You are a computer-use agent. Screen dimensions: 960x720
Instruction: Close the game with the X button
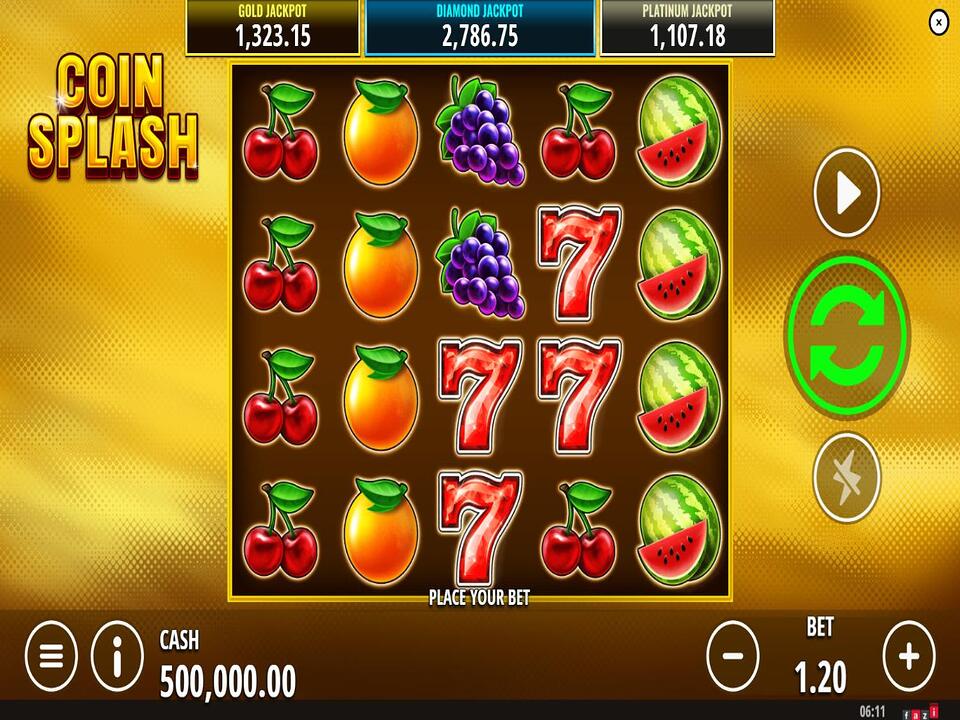pos(938,22)
